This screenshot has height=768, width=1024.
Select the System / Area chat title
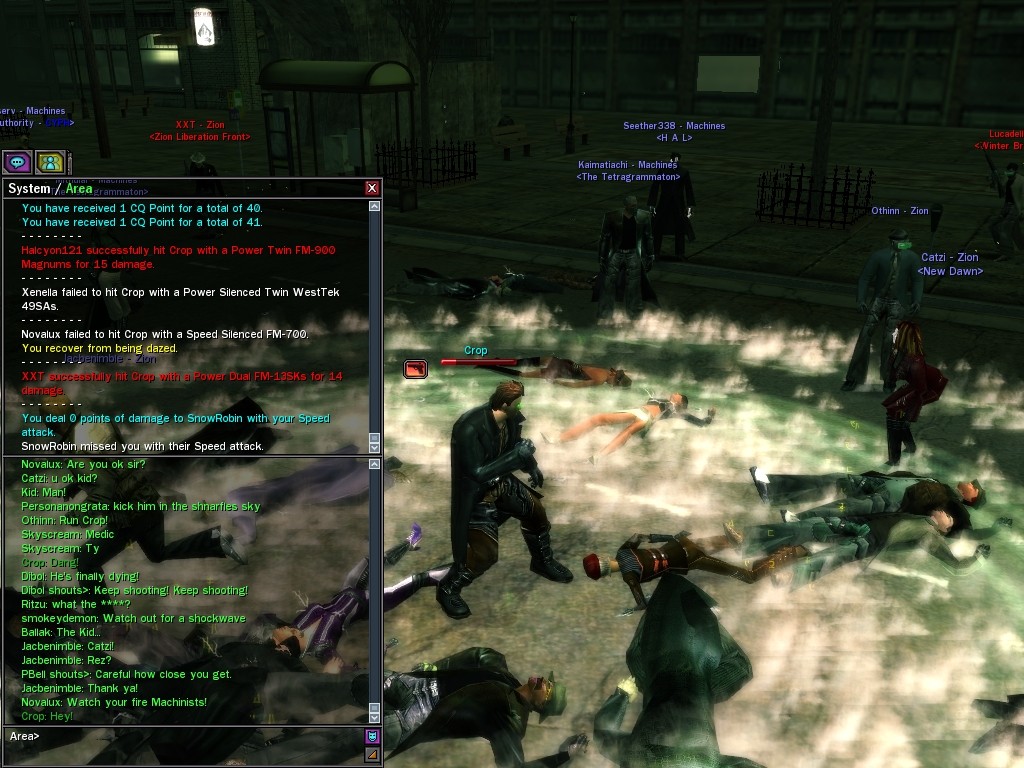click(x=50, y=188)
